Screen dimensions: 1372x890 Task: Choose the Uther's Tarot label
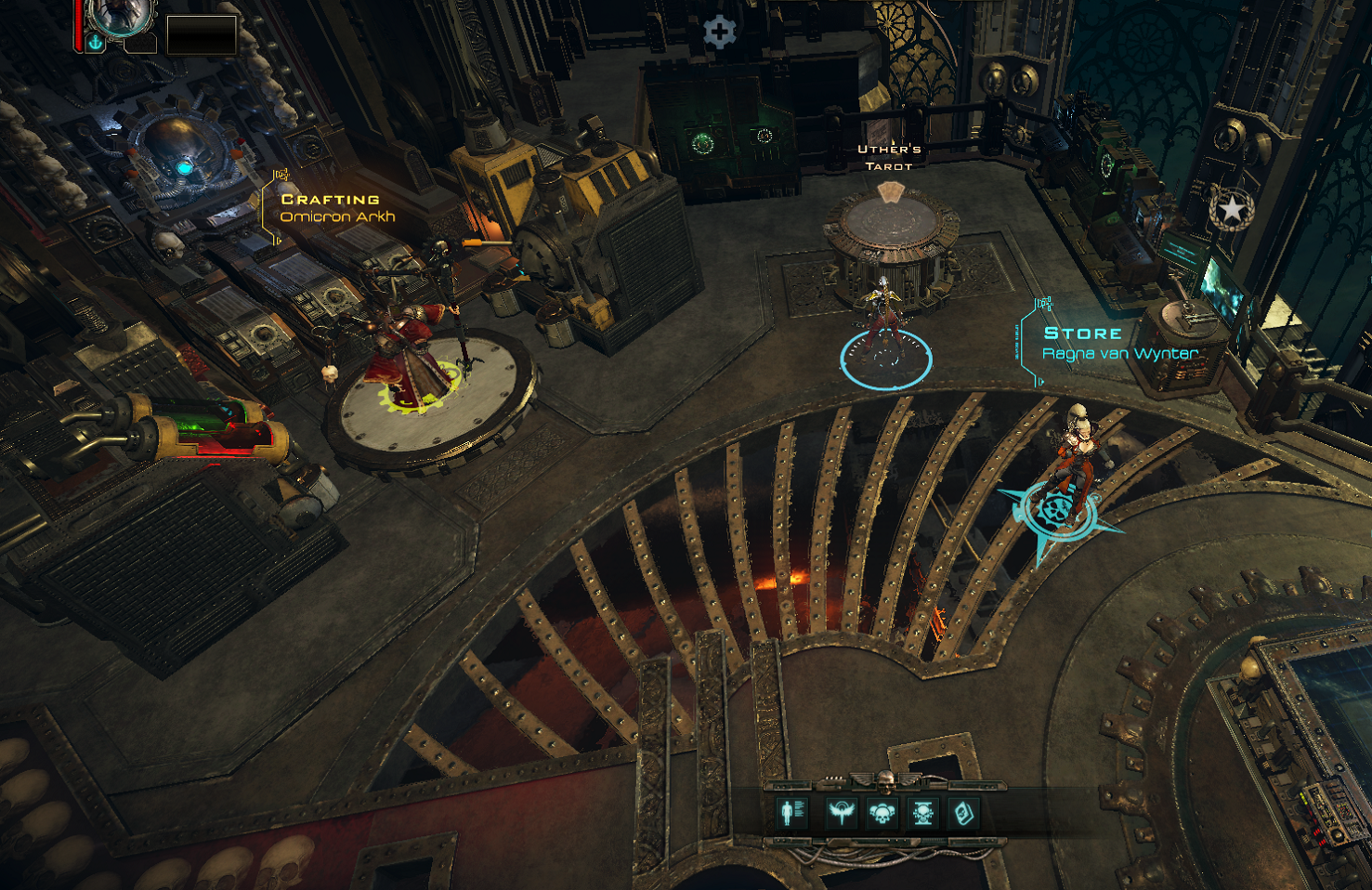[889, 157]
